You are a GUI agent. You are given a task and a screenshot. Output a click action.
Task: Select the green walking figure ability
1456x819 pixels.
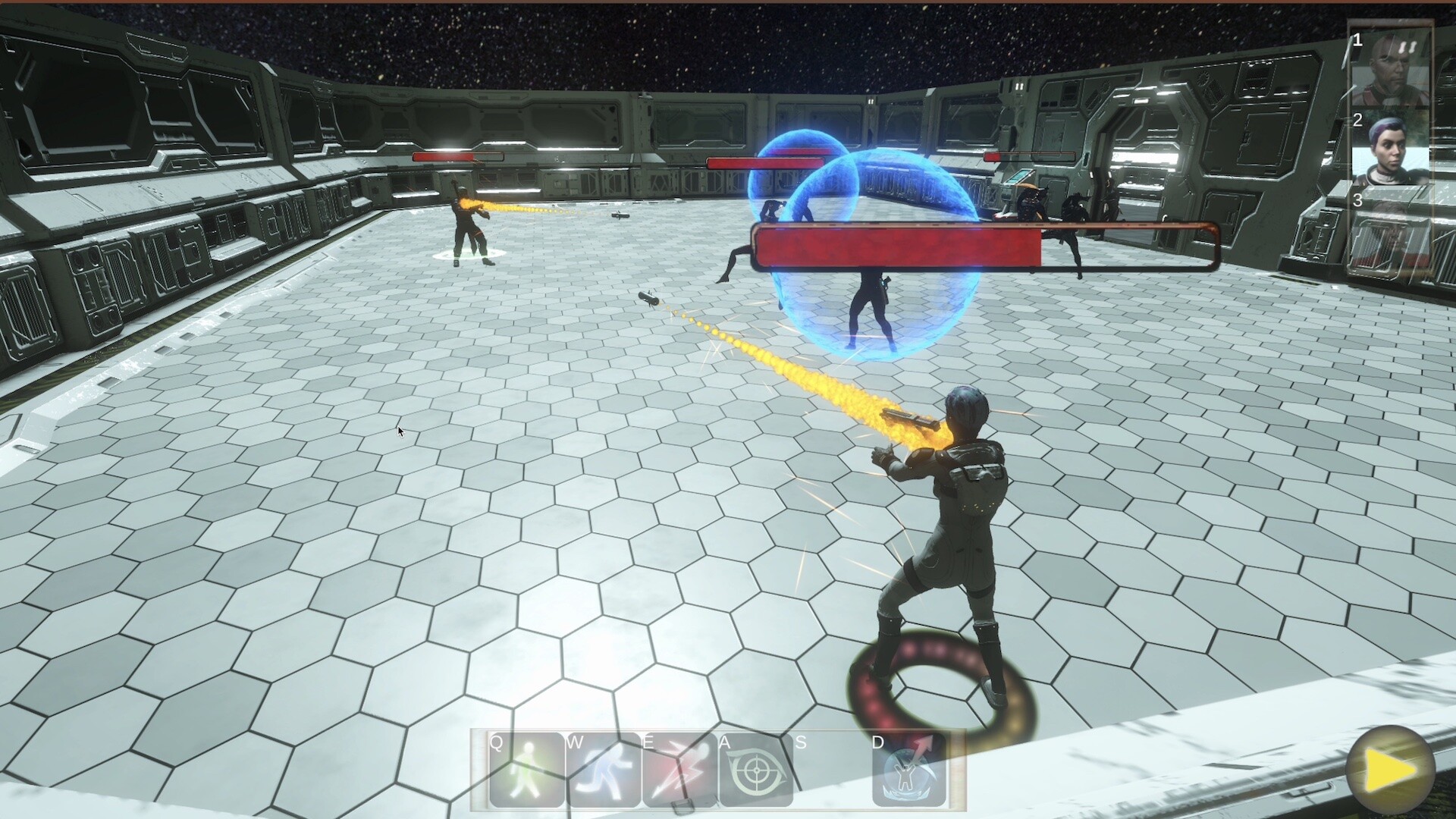[x=526, y=771]
